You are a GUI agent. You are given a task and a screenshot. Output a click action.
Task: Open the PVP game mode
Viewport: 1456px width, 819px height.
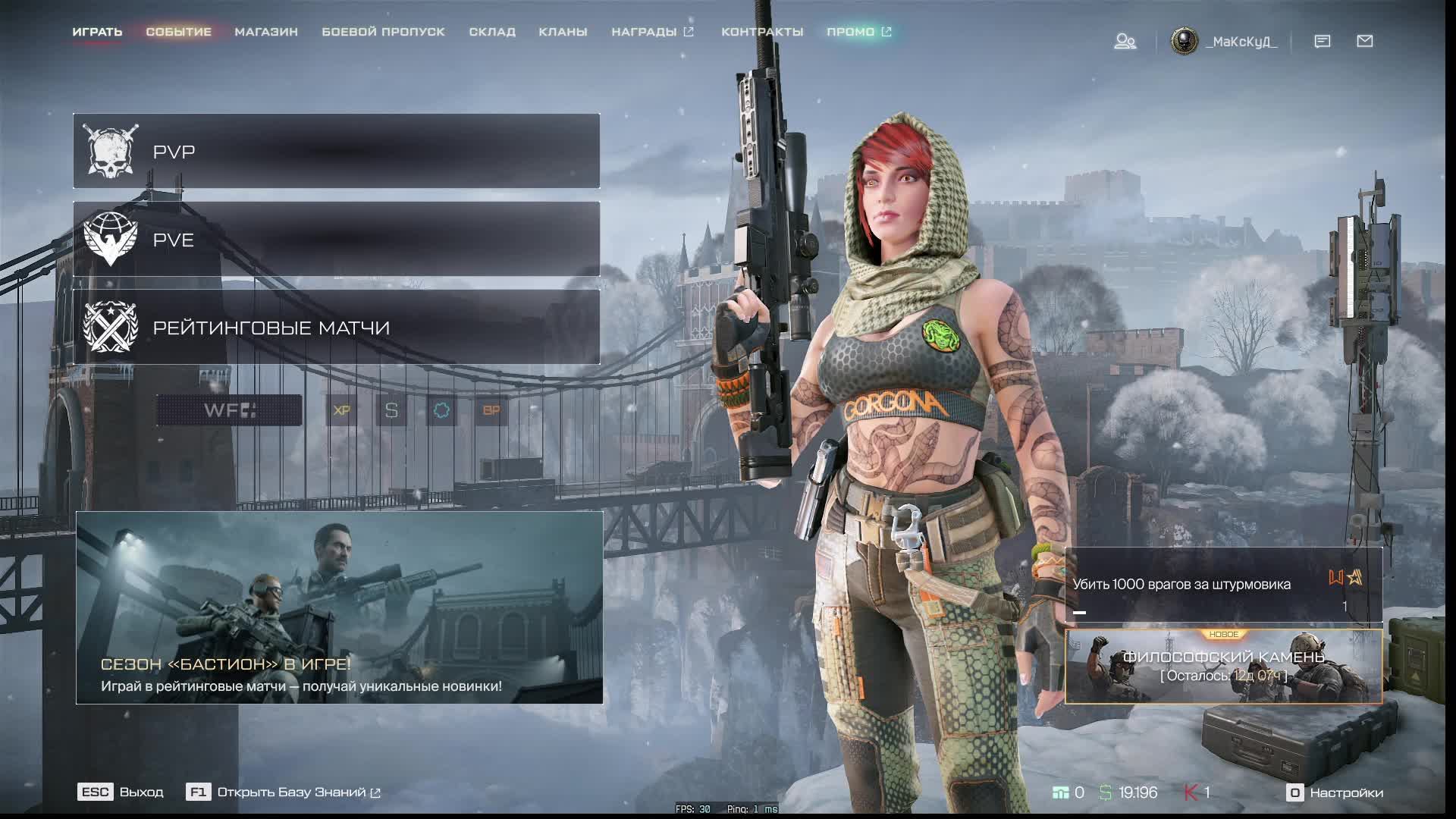[336, 151]
